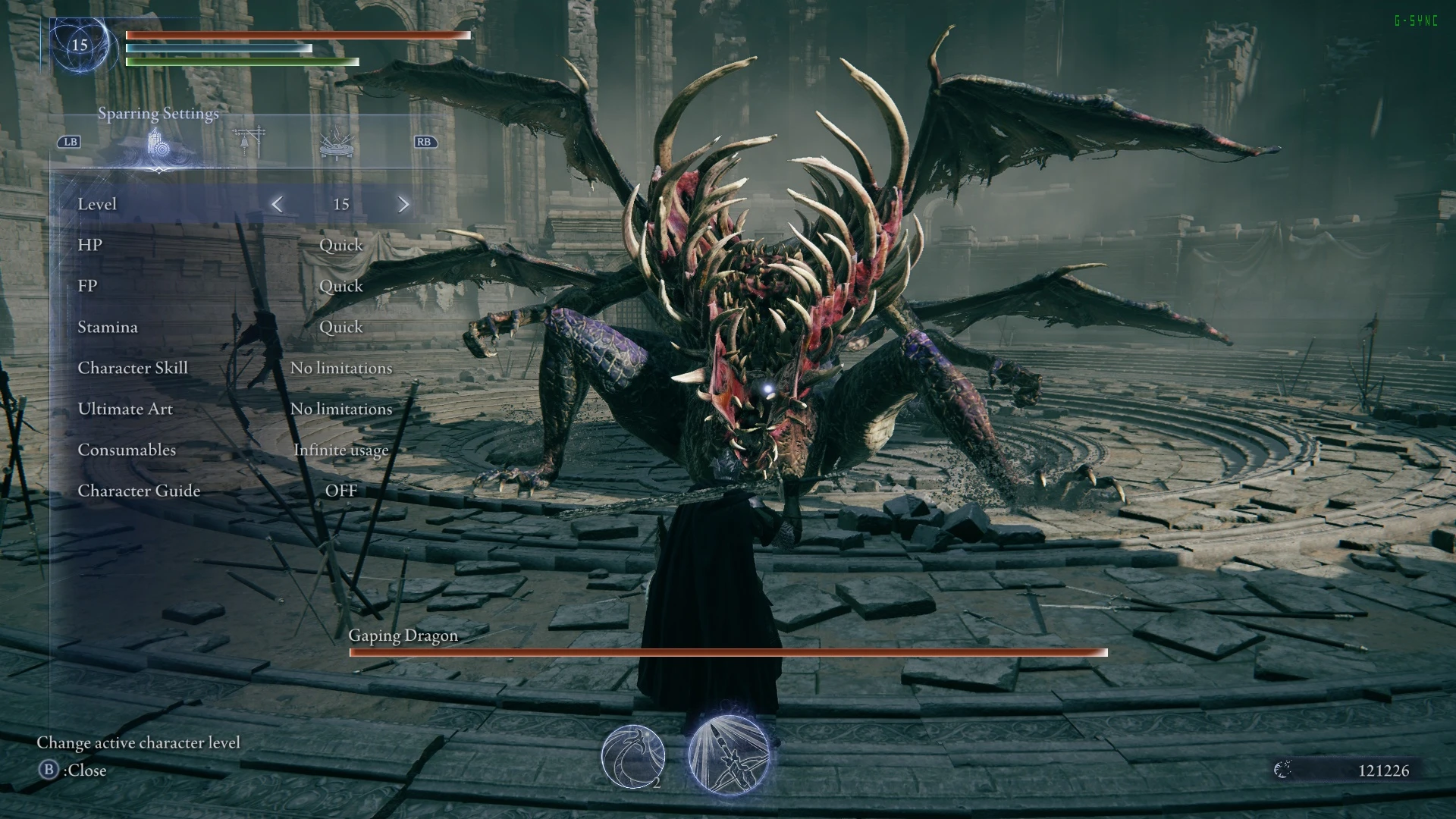The image size is (1456, 819).
Task: Toggle Character Skill limitations setting
Action: [340, 368]
